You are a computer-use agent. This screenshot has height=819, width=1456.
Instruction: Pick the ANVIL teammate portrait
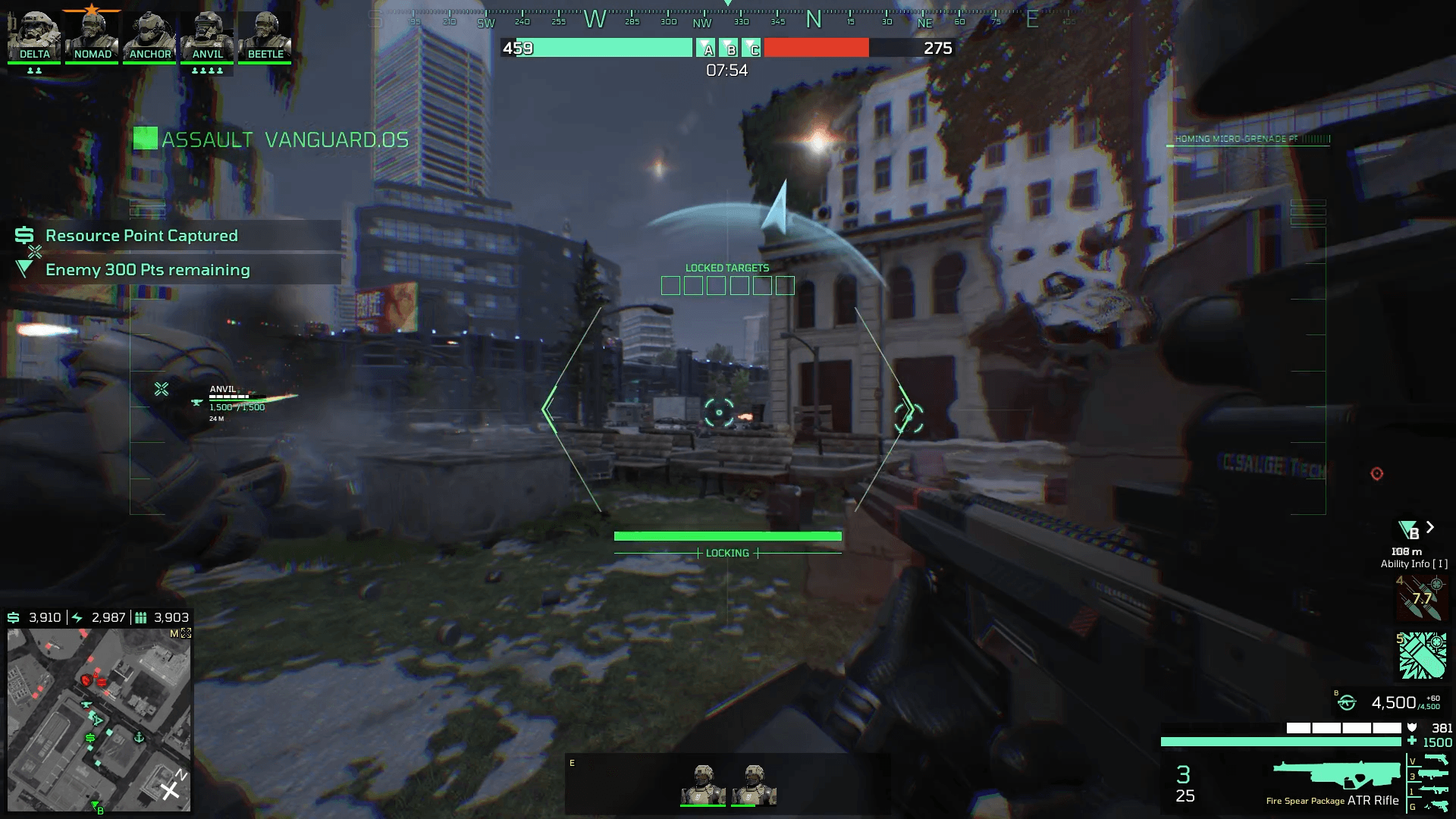[207, 36]
